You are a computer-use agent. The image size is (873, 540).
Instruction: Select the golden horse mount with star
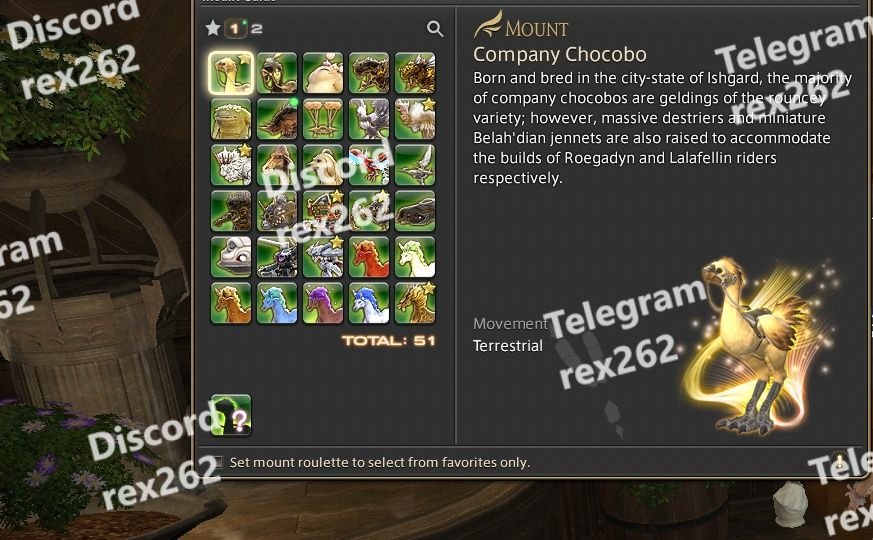[415, 303]
